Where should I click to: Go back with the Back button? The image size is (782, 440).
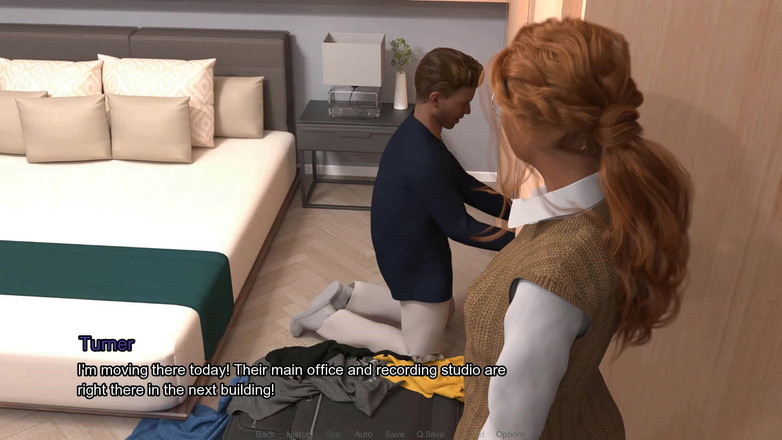coord(265,434)
